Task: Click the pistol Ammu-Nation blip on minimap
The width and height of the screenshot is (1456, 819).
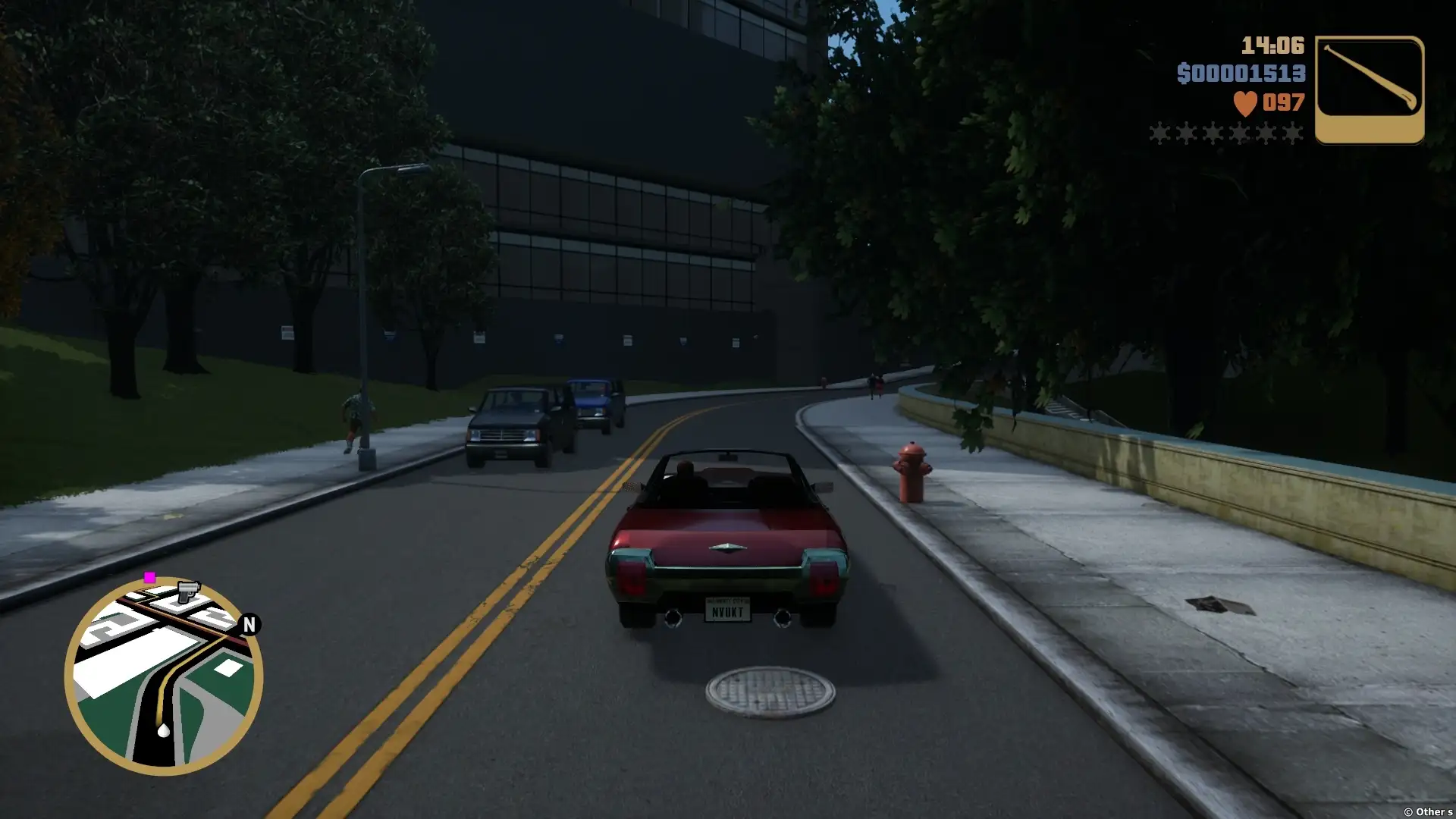Action: [187, 591]
